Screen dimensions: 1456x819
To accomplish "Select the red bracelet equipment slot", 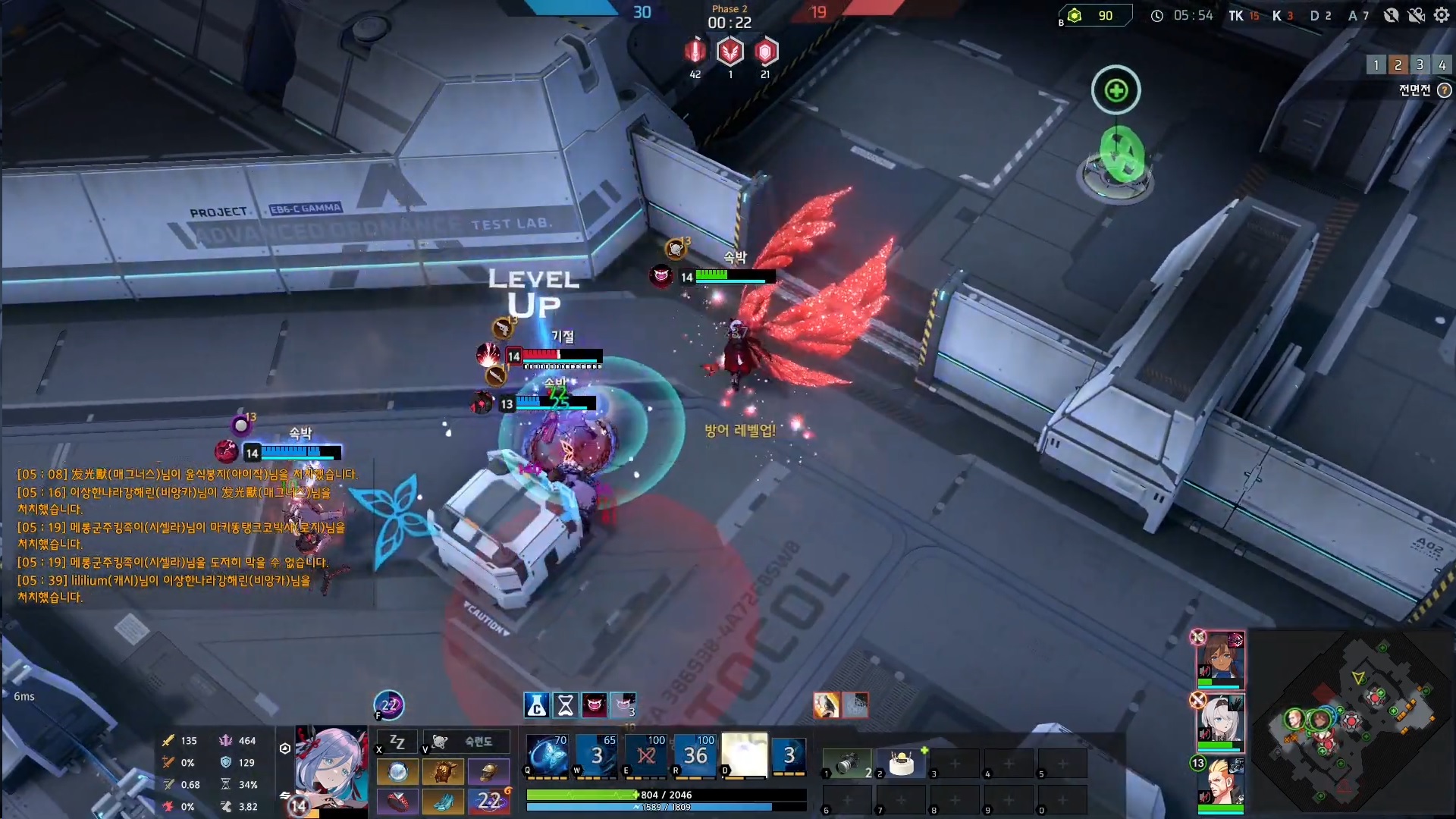I will [x=397, y=801].
